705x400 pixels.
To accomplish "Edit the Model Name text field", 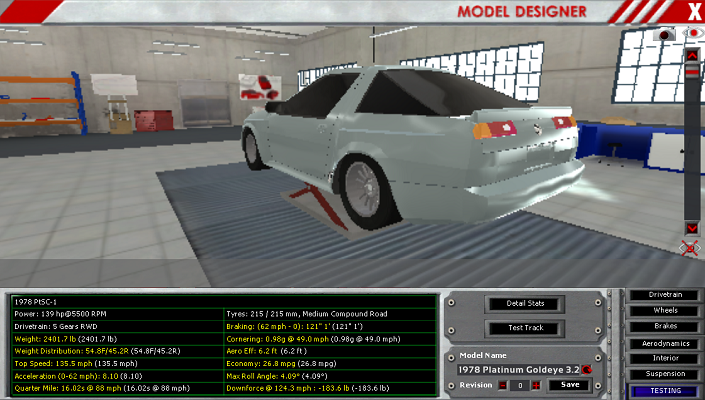I will [517, 369].
